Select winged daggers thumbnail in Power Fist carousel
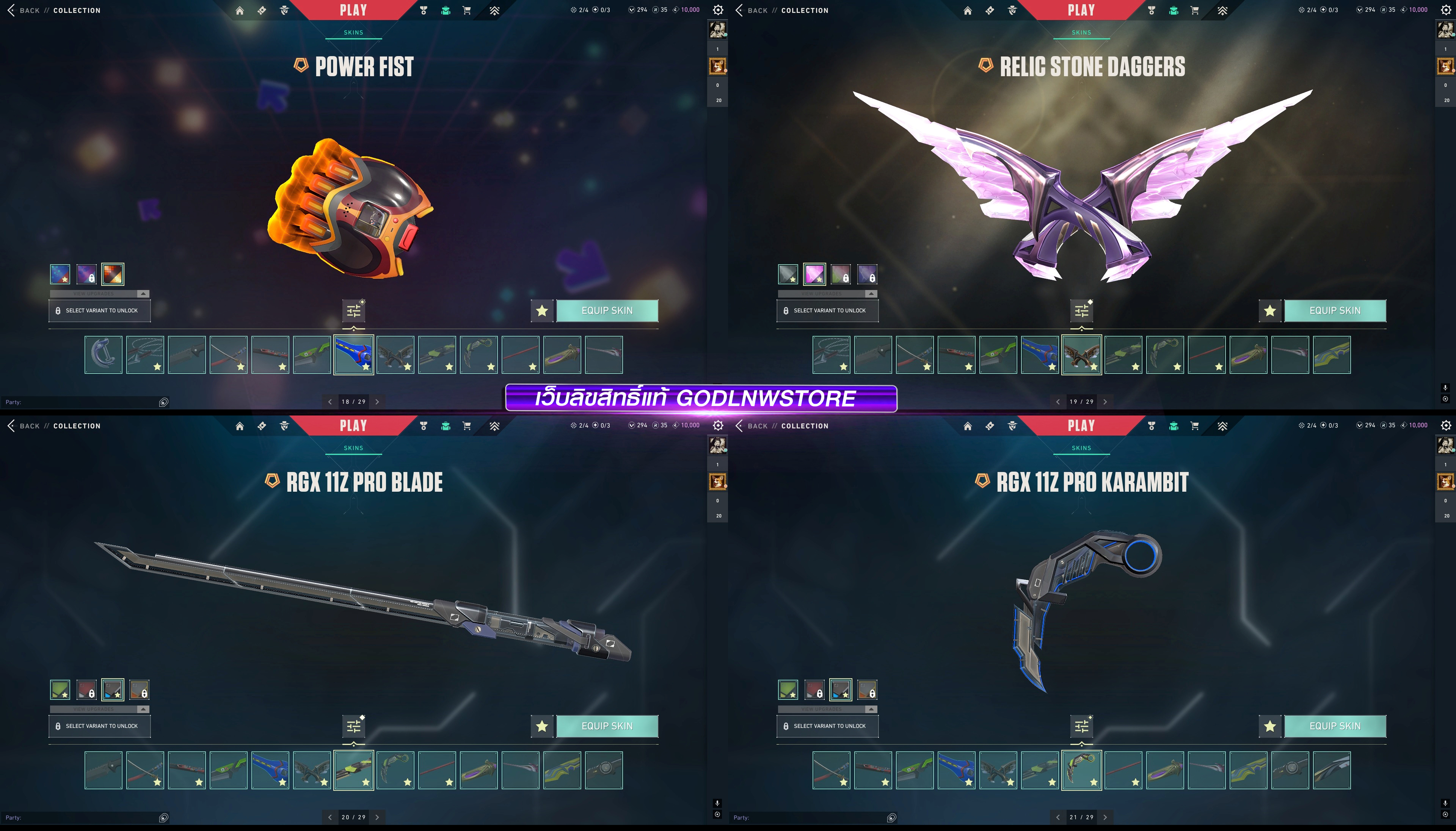 coord(395,355)
